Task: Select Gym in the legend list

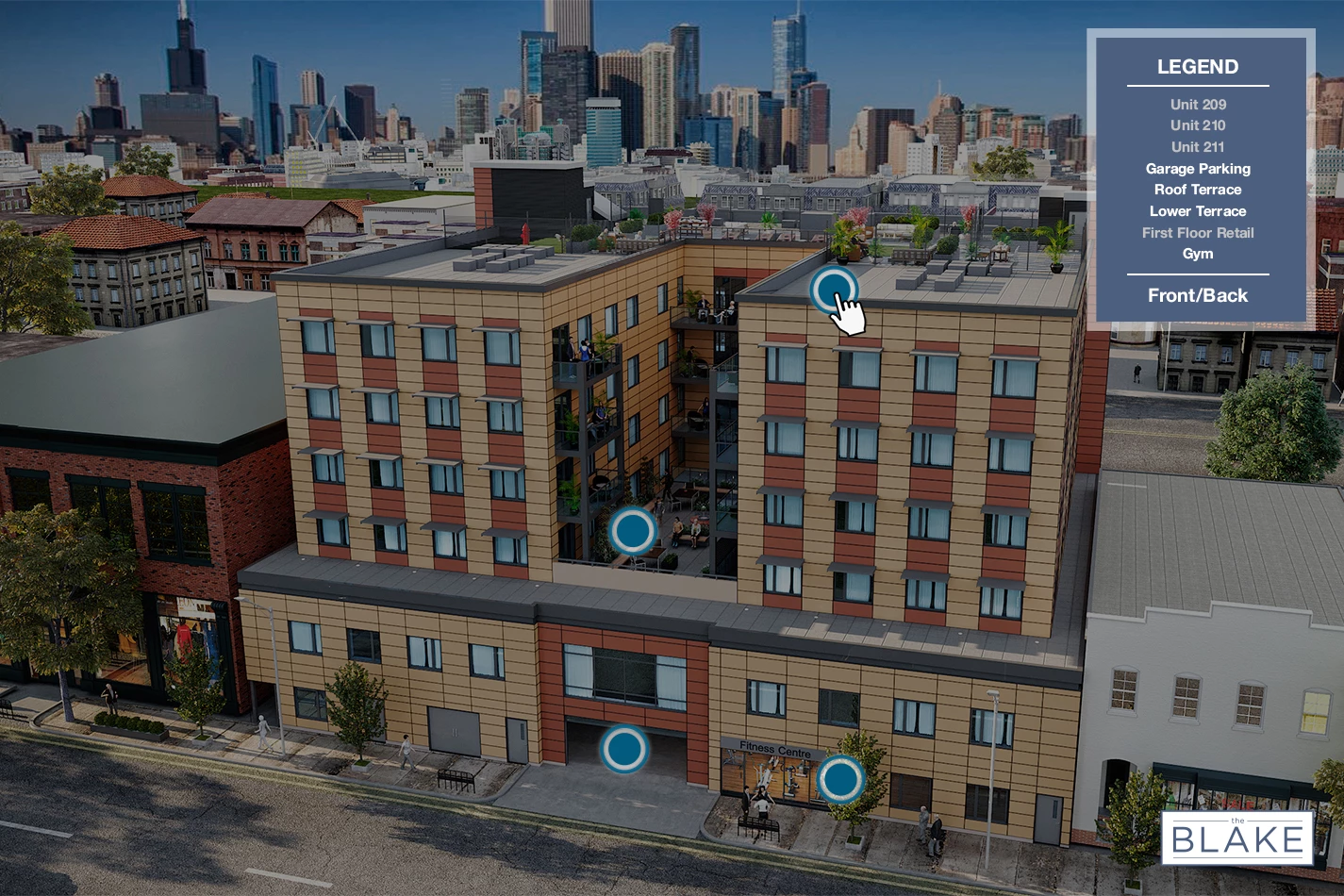Action: 1198,254
